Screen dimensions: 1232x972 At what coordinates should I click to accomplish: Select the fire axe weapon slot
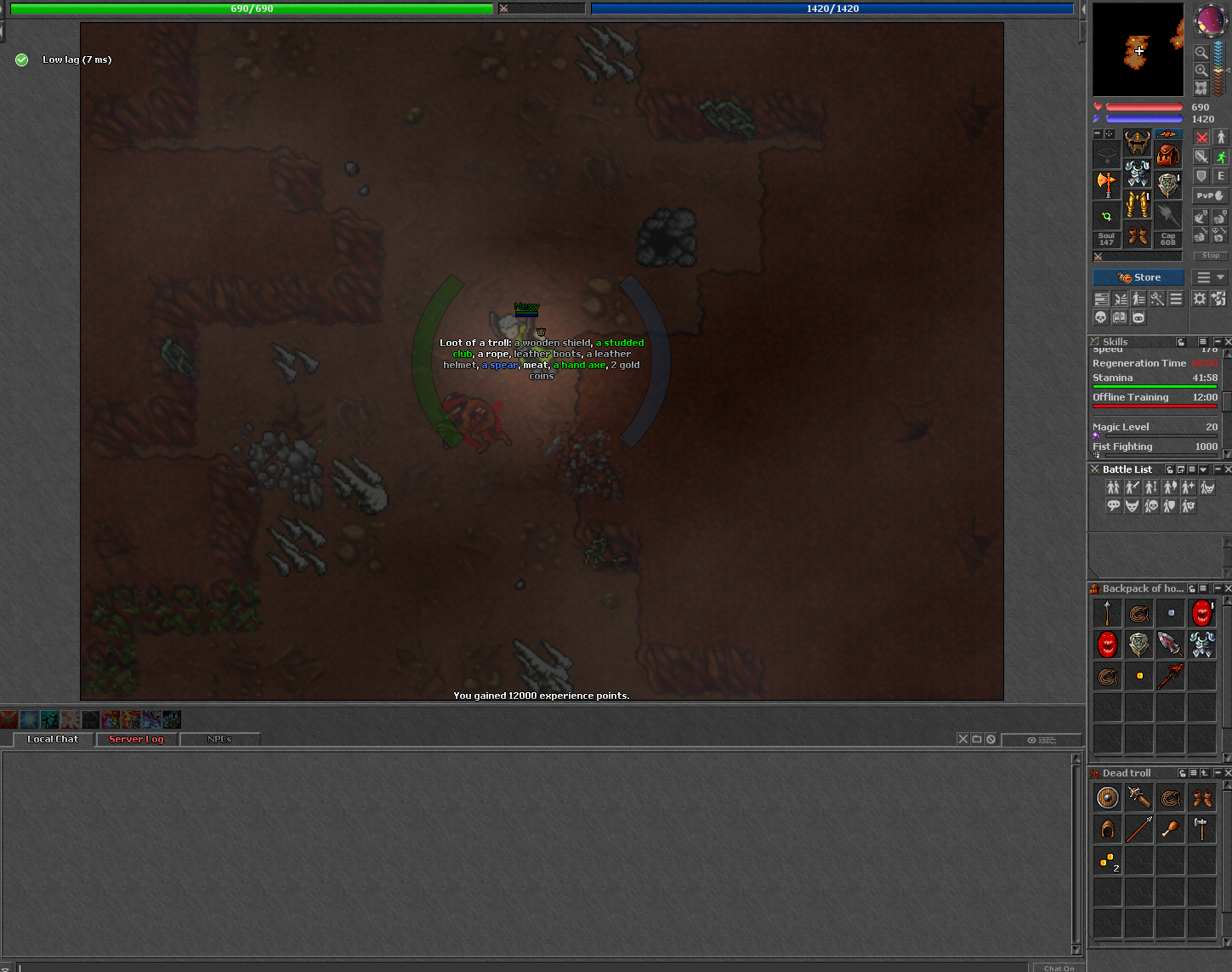pos(1106,182)
